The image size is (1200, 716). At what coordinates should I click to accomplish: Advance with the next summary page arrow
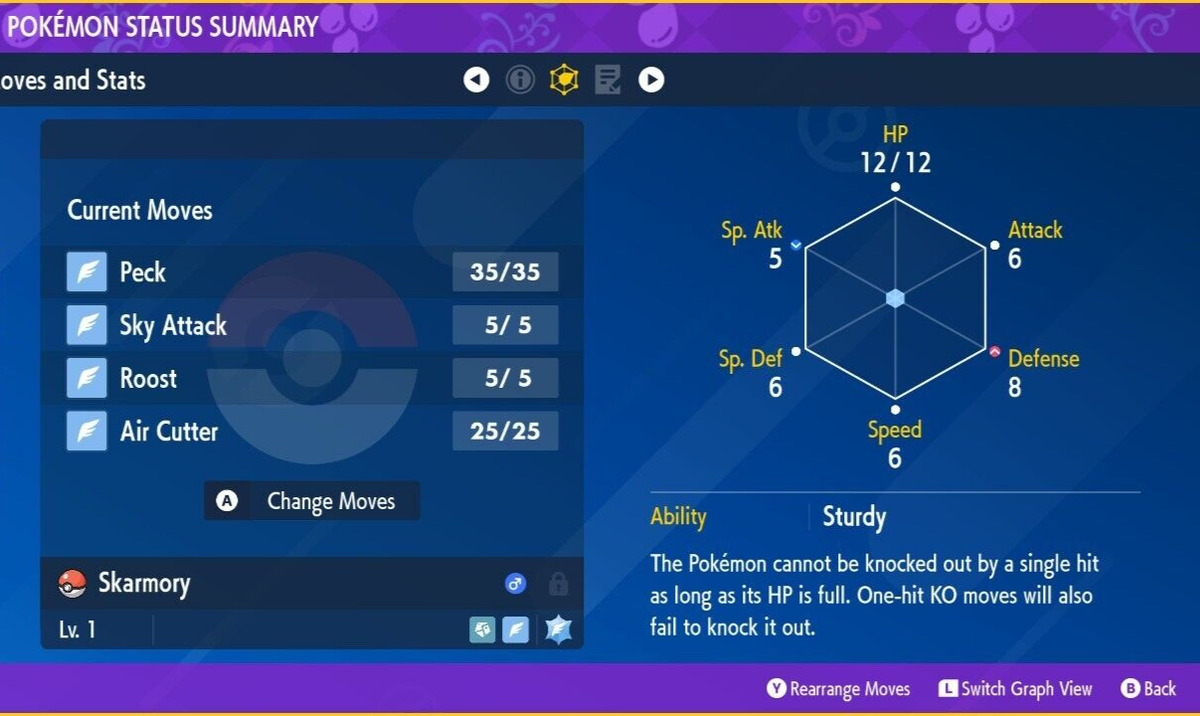point(651,80)
